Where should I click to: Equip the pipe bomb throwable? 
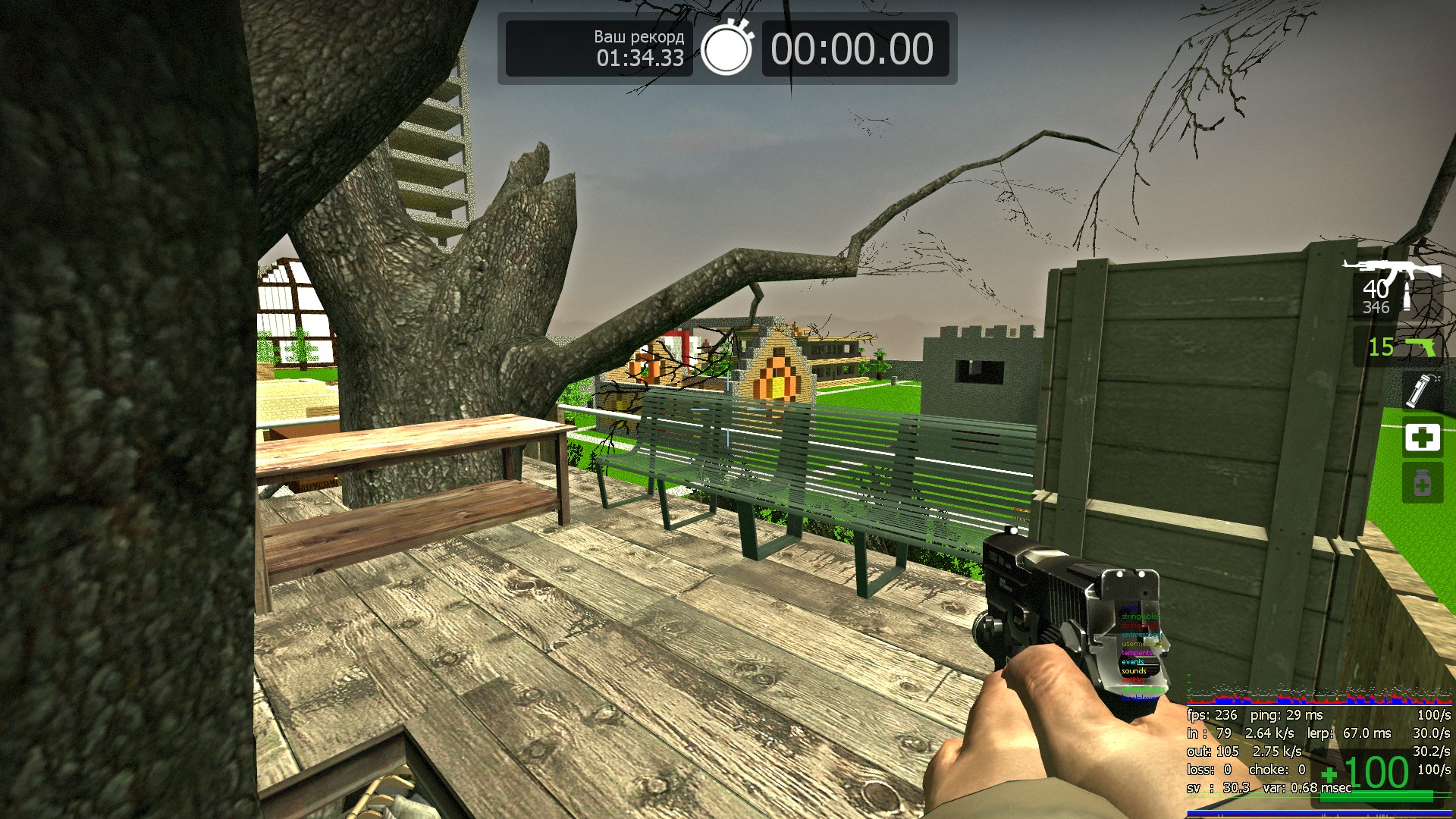point(1421,391)
